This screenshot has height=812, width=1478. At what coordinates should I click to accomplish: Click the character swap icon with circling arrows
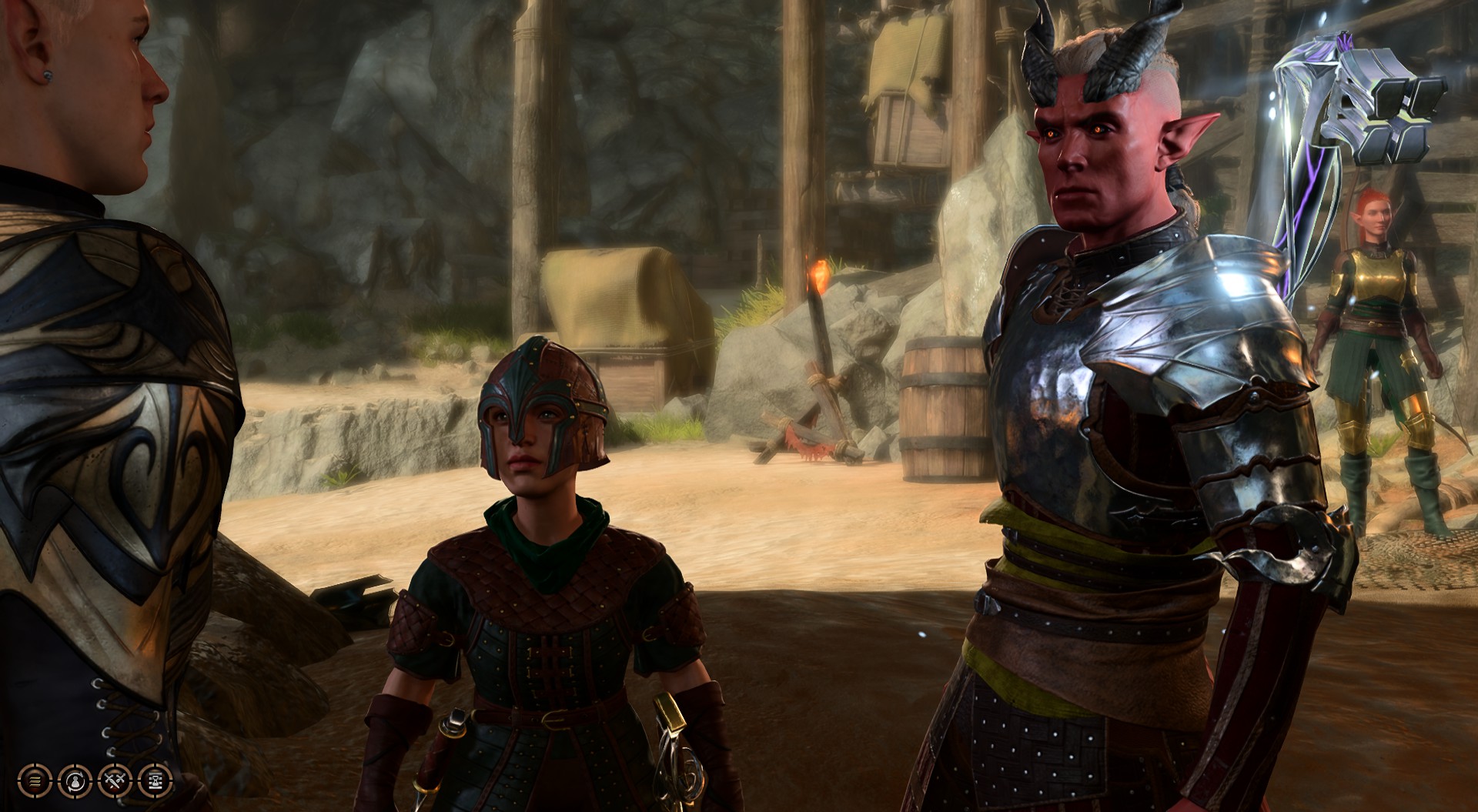tap(74, 780)
